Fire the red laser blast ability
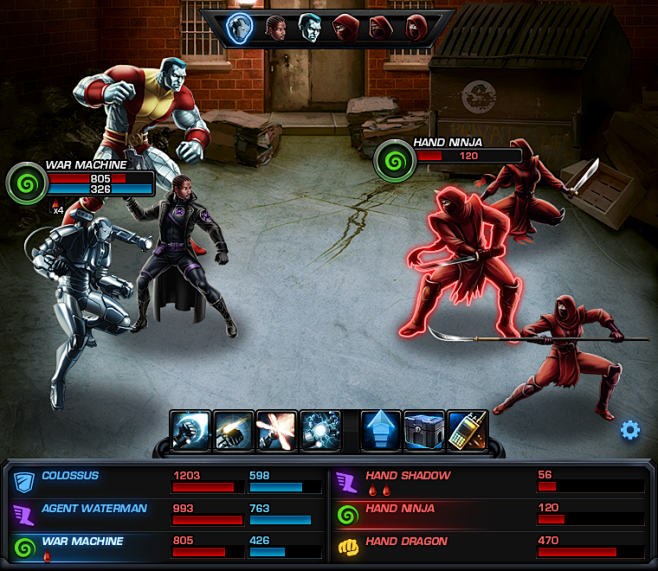The height and width of the screenshot is (571, 658). click(277, 430)
